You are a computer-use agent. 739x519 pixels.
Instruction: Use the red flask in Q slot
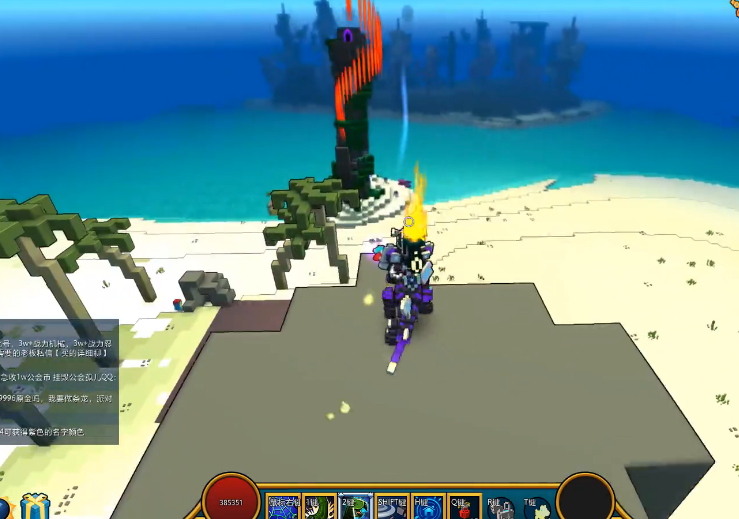(464, 506)
